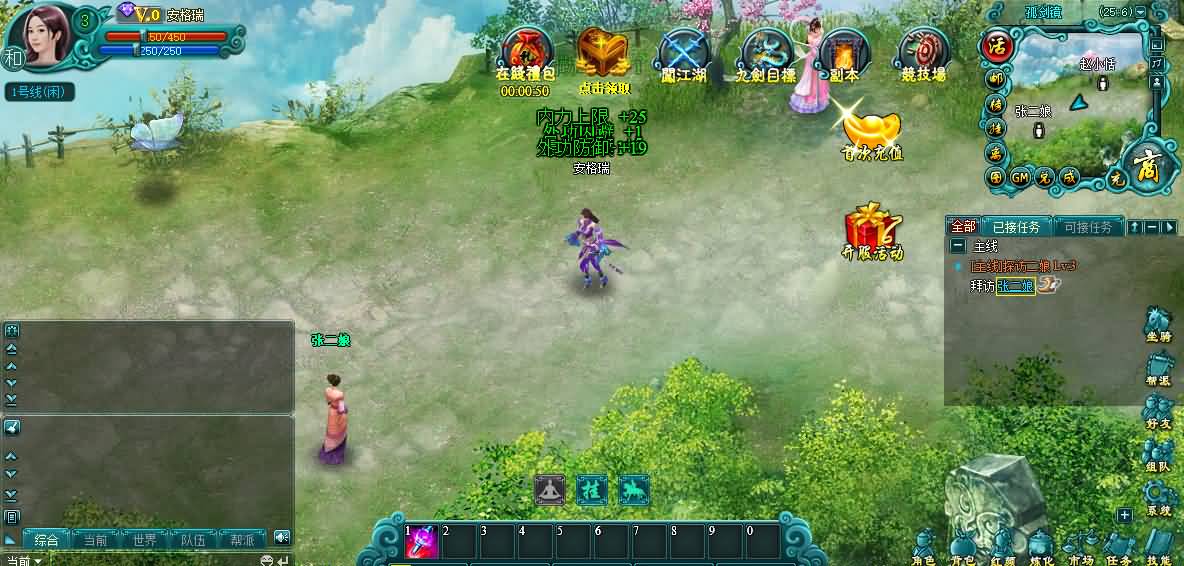Open the 系统 gear settings

pyautogui.click(x=1158, y=497)
